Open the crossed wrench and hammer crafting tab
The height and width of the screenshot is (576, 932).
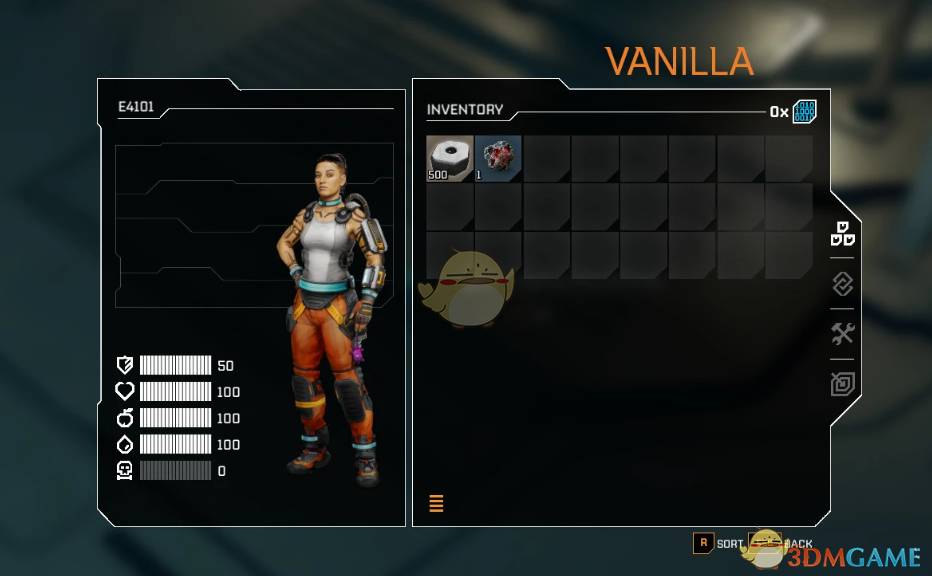(843, 334)
